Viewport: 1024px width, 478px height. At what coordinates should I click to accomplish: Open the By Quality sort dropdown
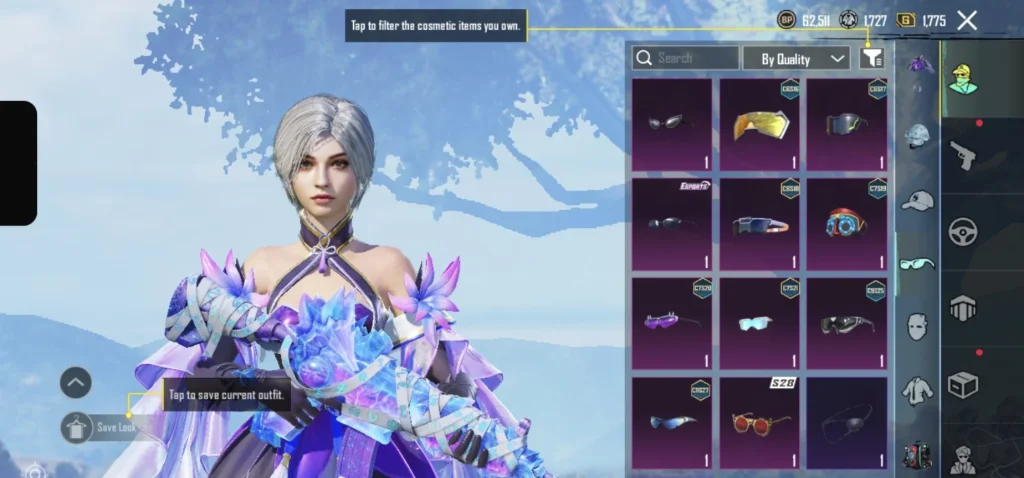[796, 59]
